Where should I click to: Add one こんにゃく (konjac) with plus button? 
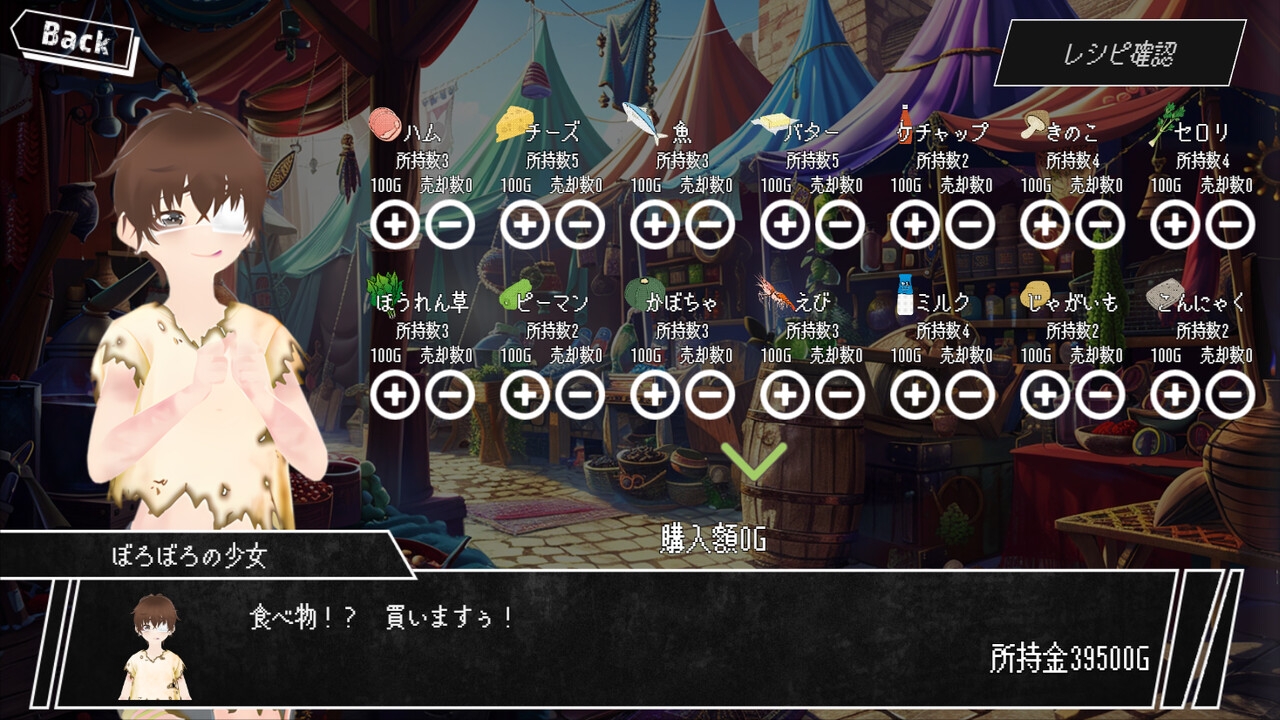[x=1175, y=395]
